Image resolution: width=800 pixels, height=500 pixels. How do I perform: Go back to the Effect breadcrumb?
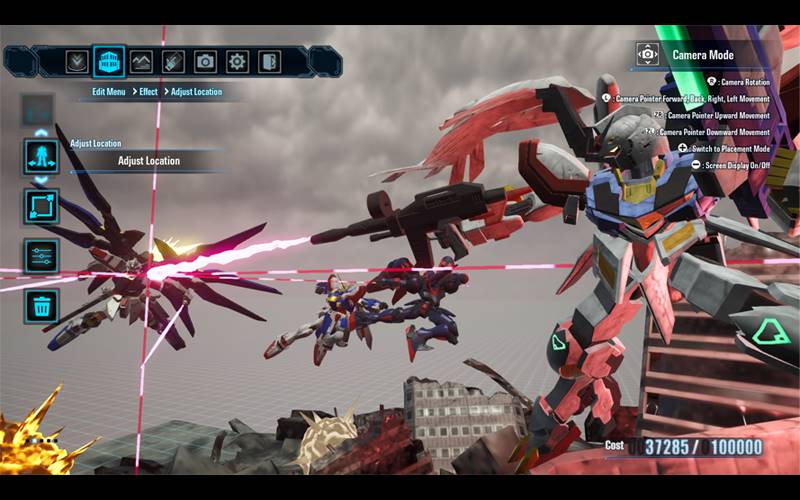[147, 92]
